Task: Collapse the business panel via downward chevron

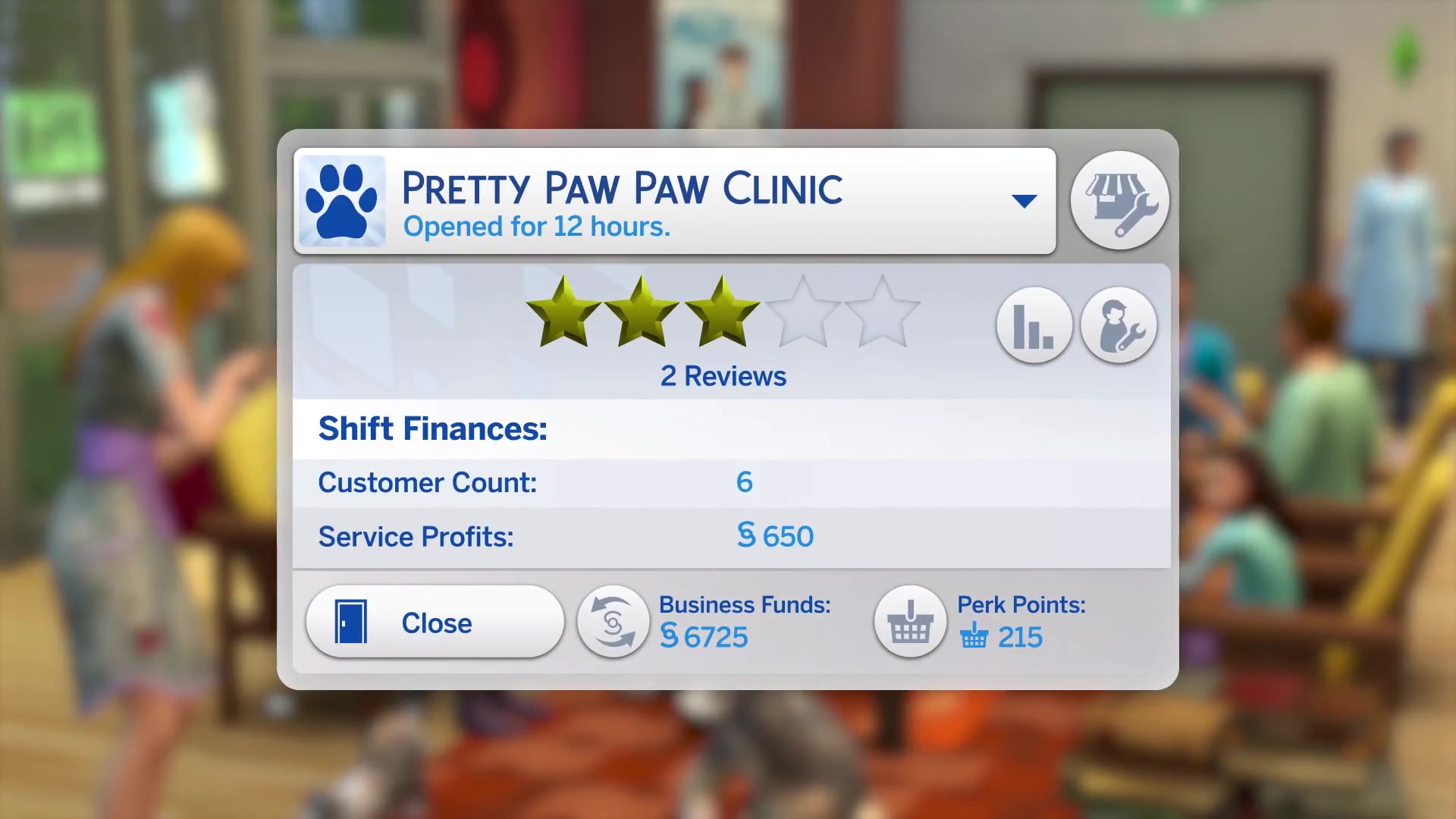Action: pyautogui.click(x=1025, y=199)
